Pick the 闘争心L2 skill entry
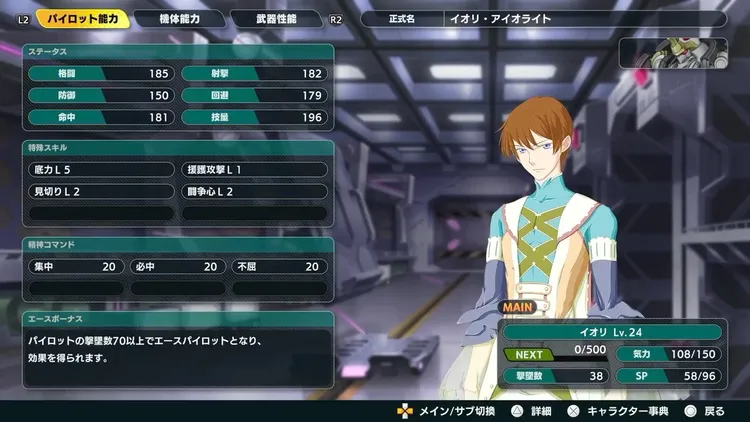 pos(254,191)
